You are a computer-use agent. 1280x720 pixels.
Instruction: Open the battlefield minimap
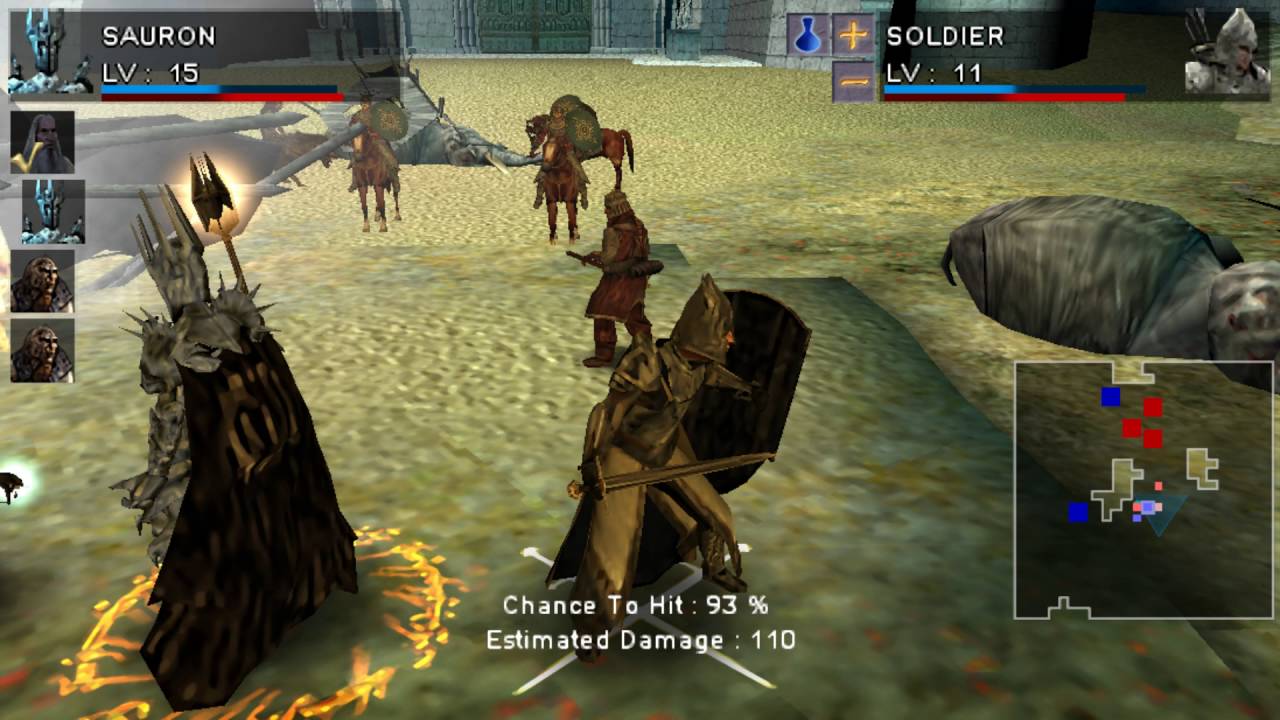(x=1143, y=490)
